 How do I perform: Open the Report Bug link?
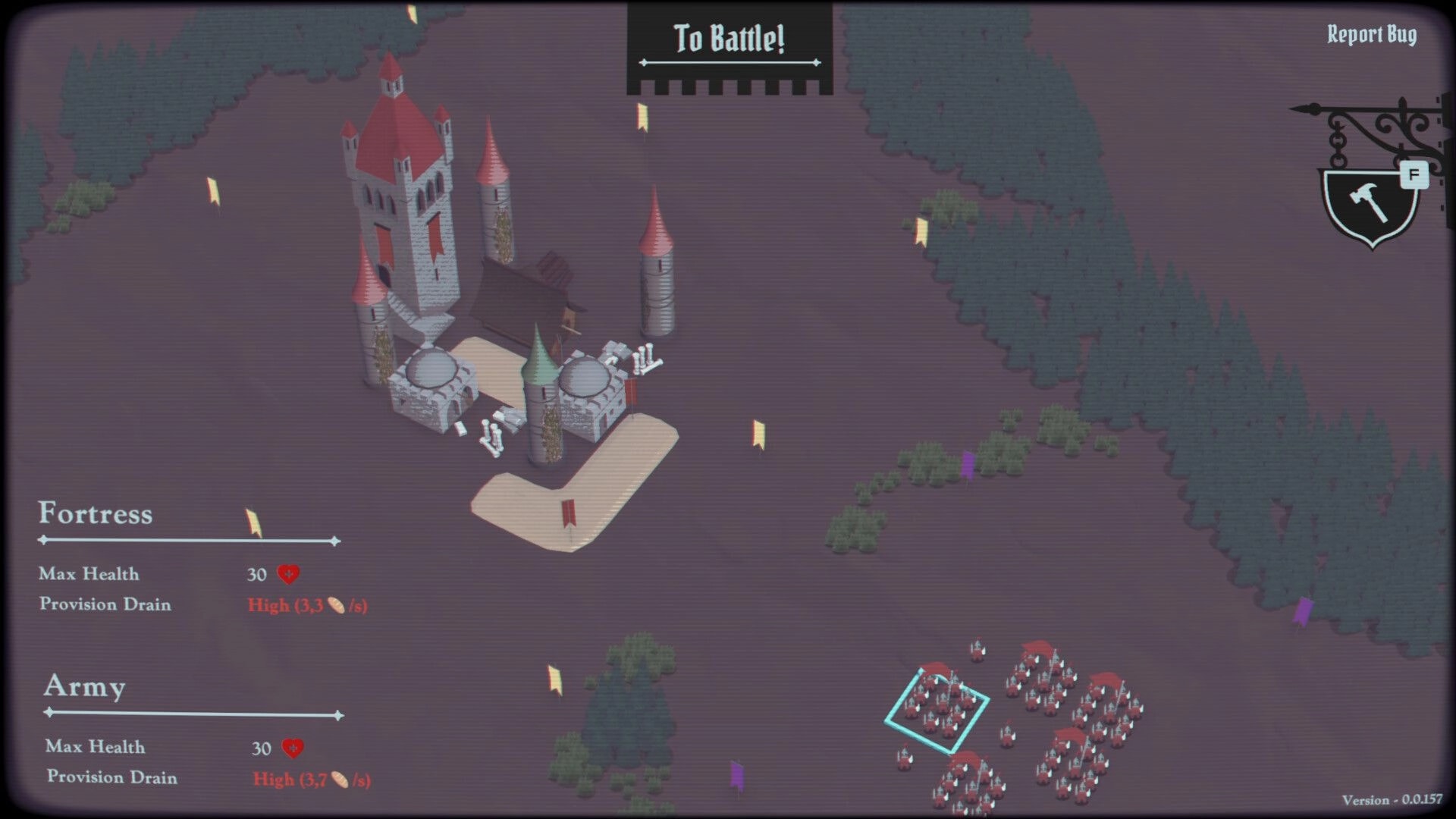tap(1371, 34)
